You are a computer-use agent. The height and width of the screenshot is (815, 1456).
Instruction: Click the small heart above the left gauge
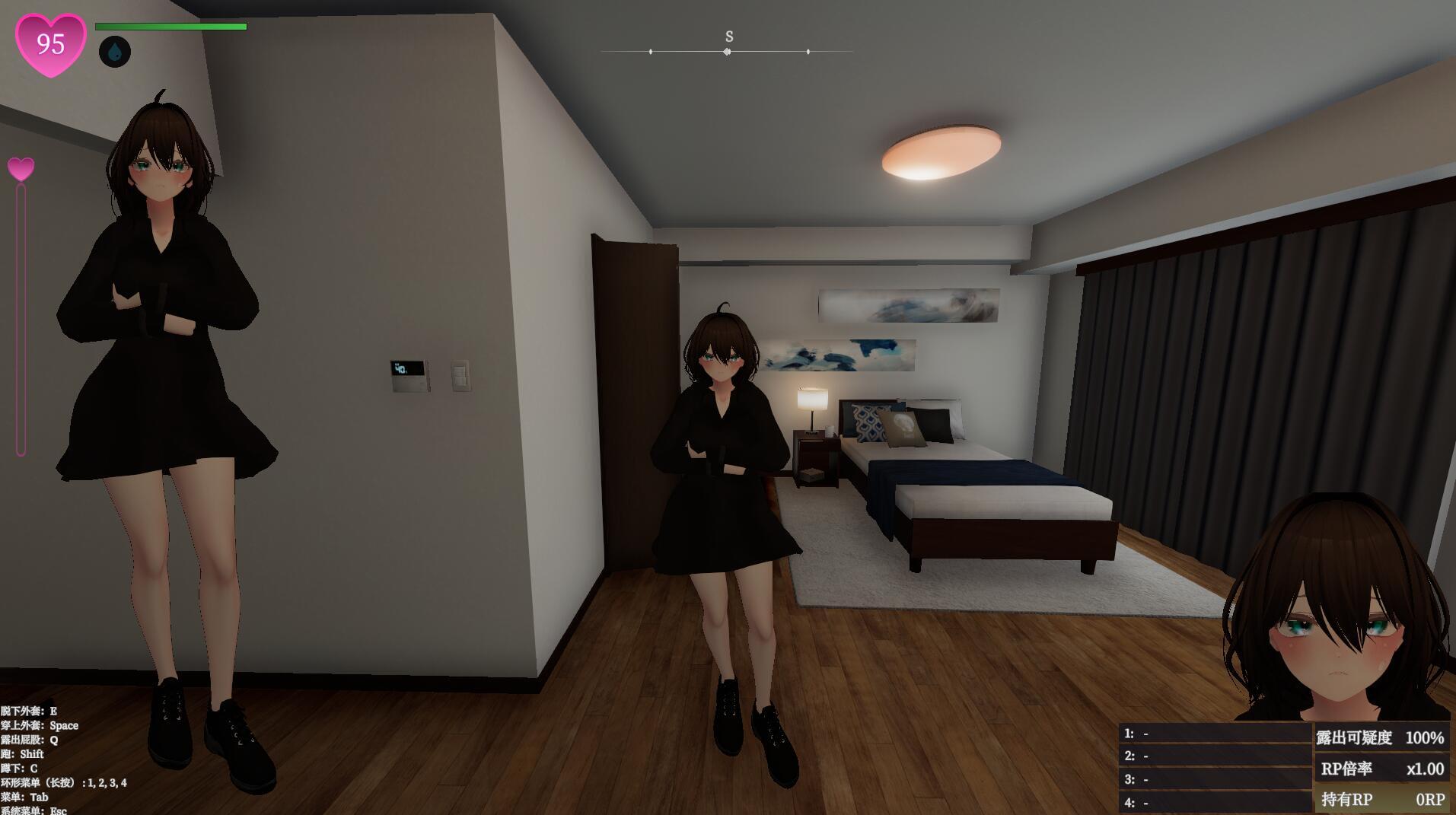click(x=21, y=166)
